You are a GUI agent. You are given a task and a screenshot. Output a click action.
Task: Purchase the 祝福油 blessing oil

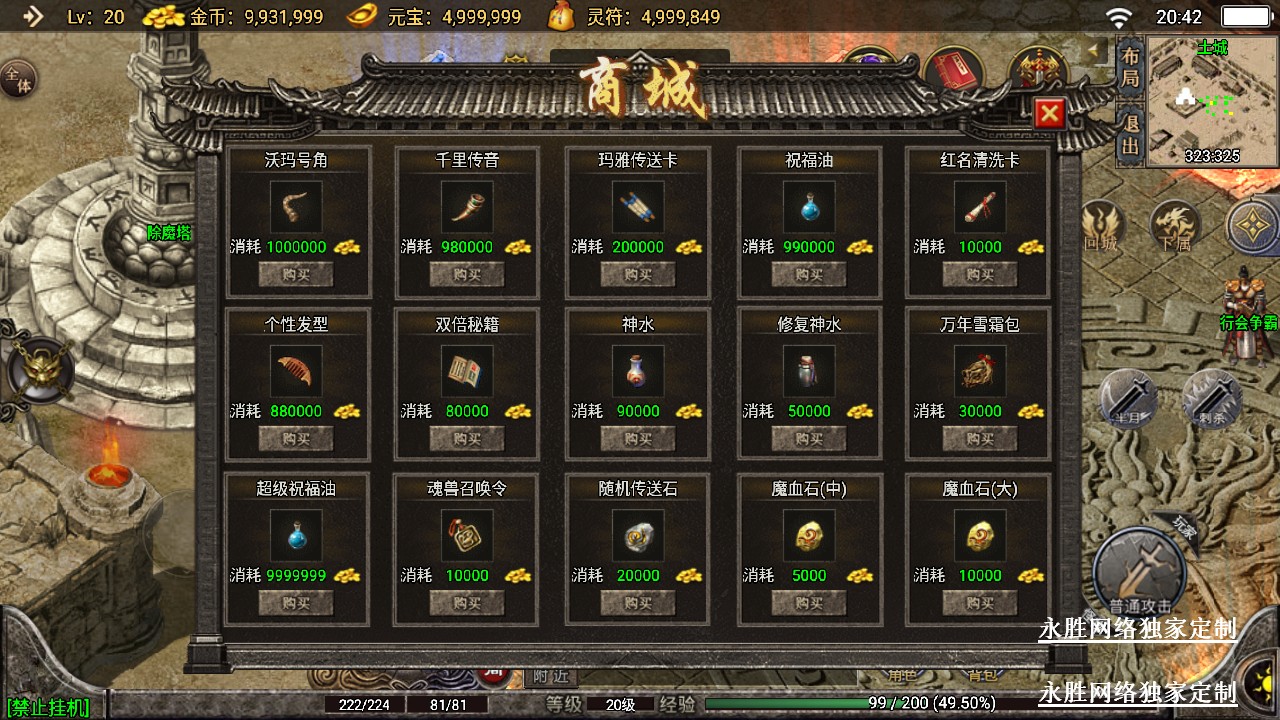click(809, 274)
